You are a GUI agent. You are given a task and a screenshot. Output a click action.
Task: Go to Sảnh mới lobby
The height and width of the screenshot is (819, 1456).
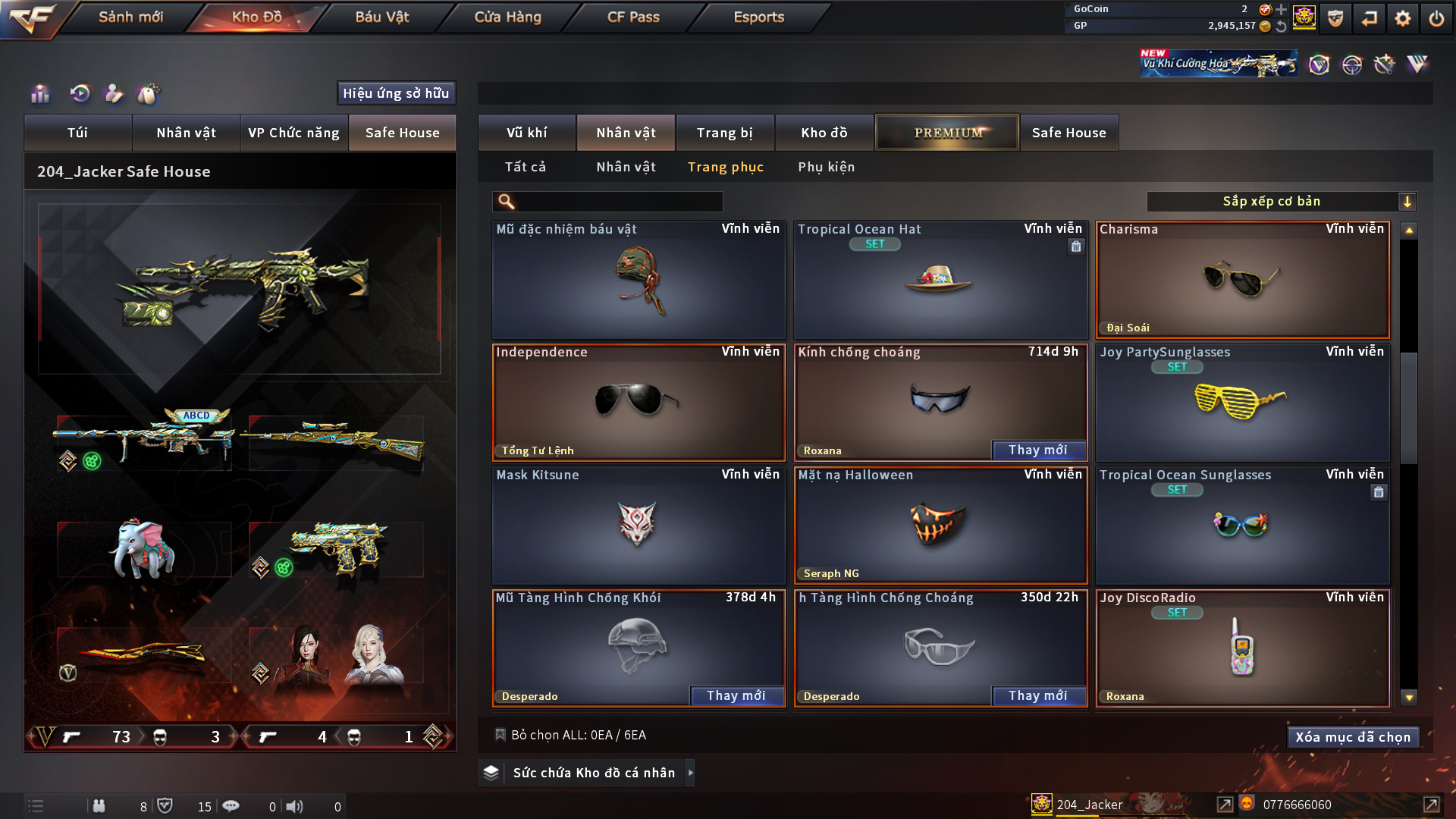coord(130,17)
